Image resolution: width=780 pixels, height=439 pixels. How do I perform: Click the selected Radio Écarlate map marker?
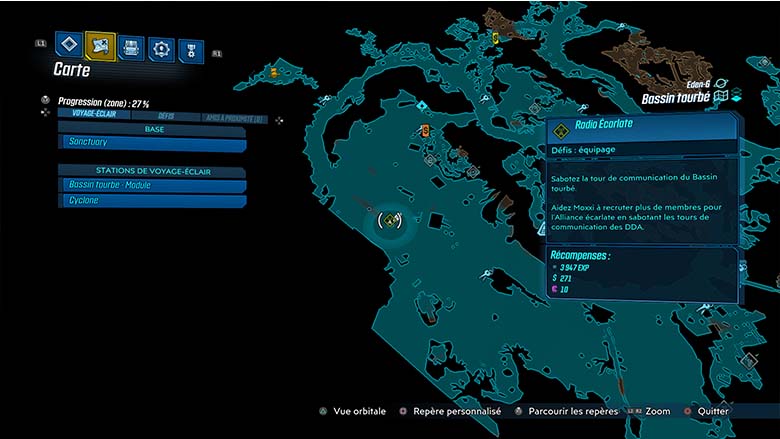click(x=389, y=219)
